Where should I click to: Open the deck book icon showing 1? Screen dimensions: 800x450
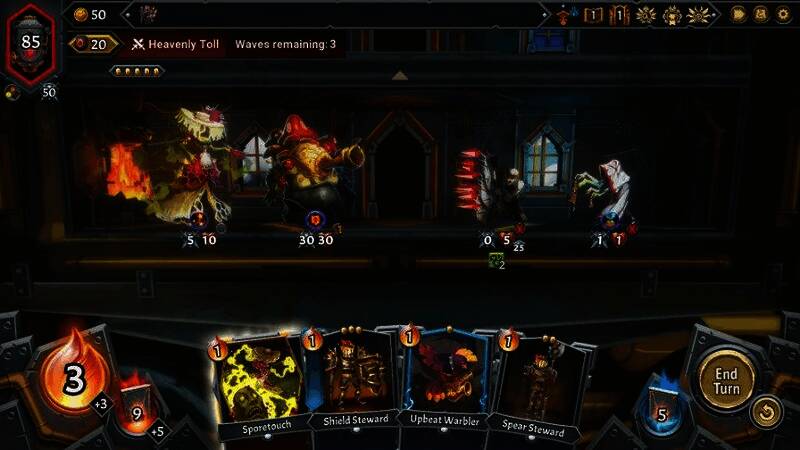point(593,15)
